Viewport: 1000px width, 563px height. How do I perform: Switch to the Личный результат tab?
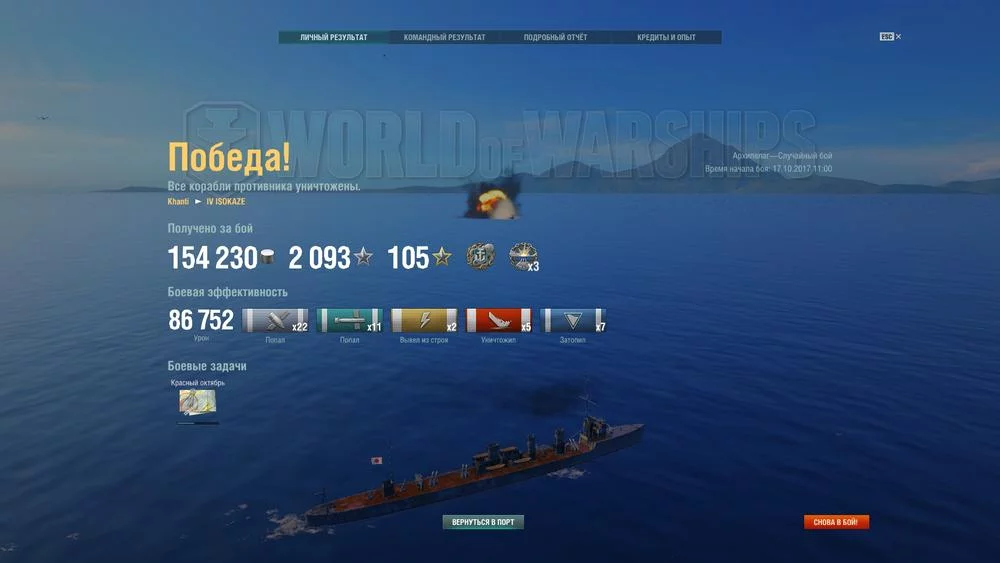pos(334,38)
